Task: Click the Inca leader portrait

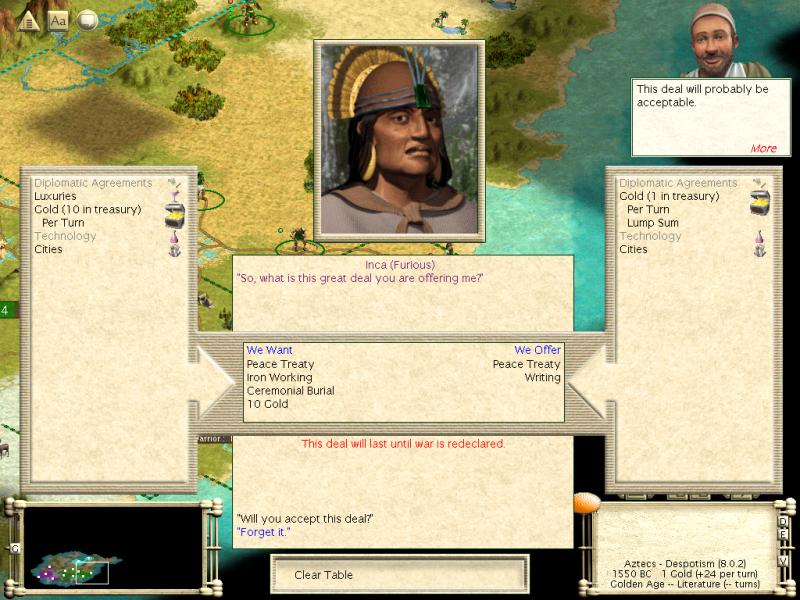Action: (x=399, y=140)
